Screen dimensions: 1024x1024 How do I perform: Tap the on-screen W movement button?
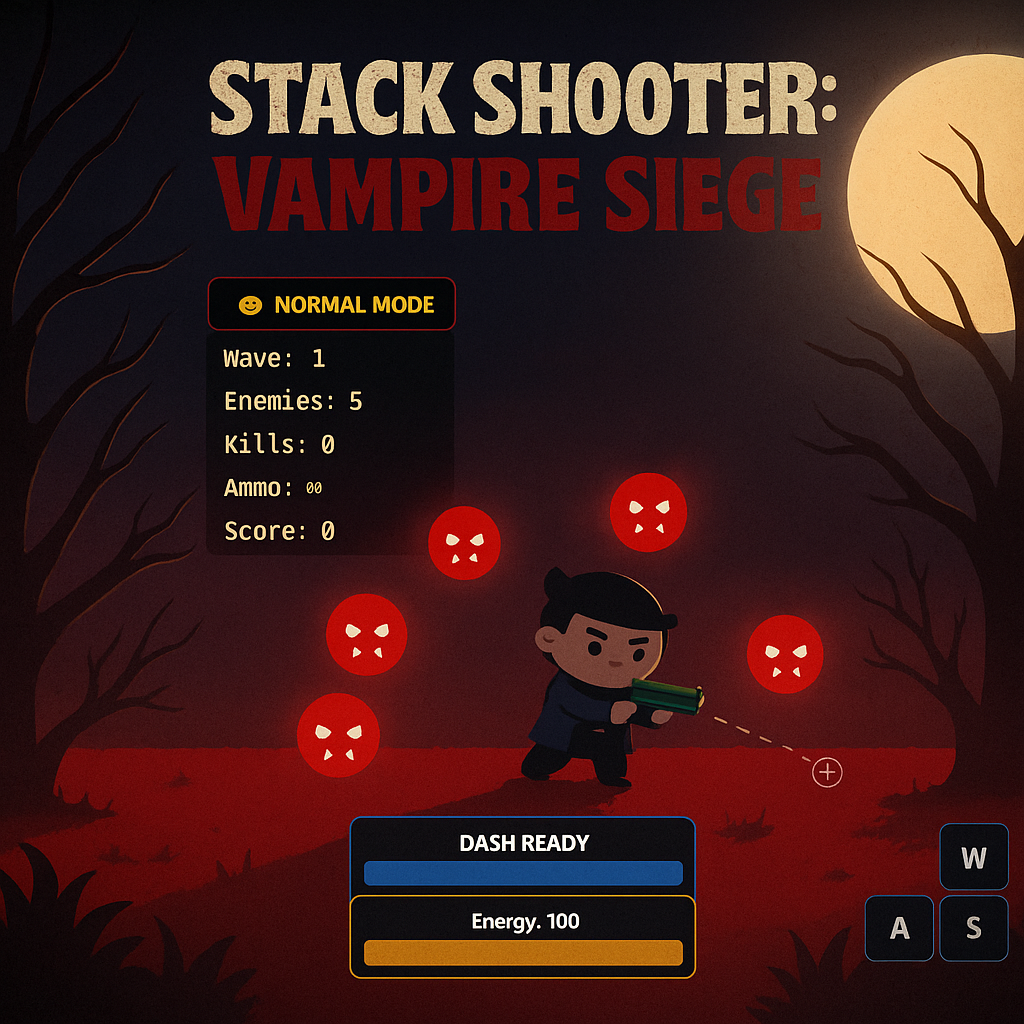point(974,858)
